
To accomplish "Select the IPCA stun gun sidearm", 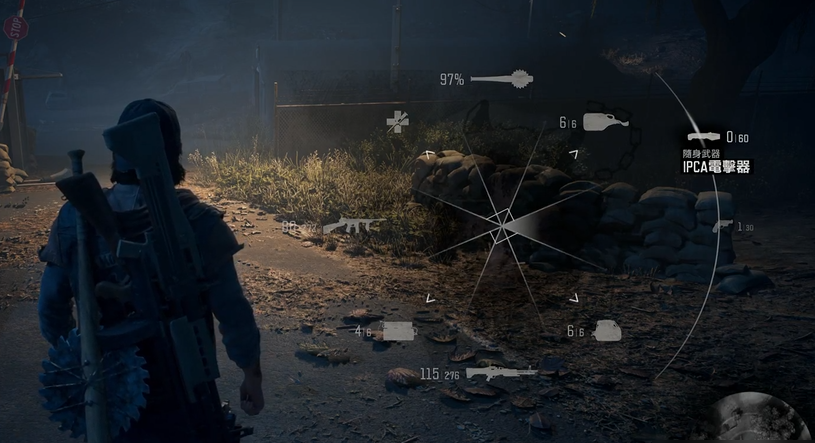I will [702, 137].
